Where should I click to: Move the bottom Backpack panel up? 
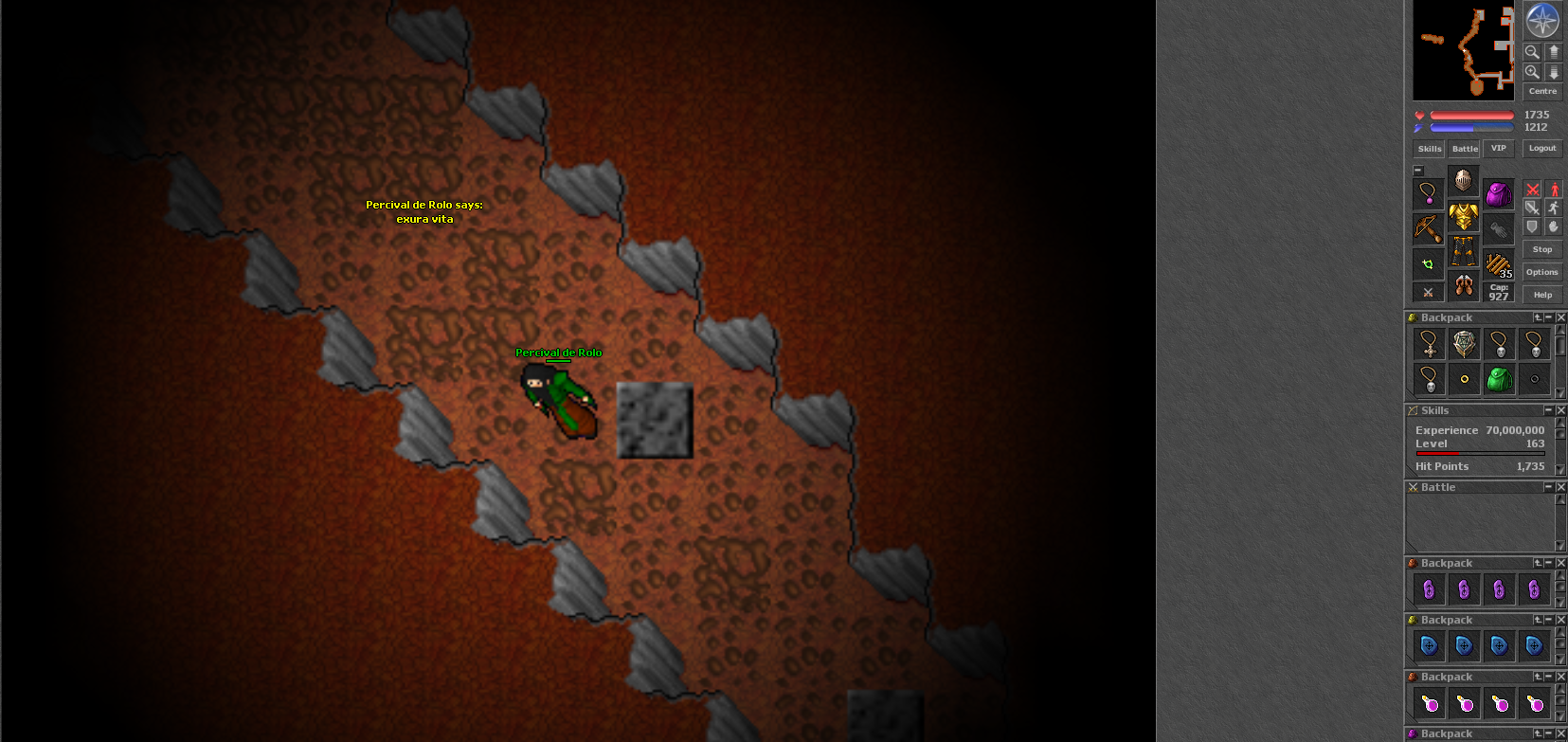(x=1538, y=733)
